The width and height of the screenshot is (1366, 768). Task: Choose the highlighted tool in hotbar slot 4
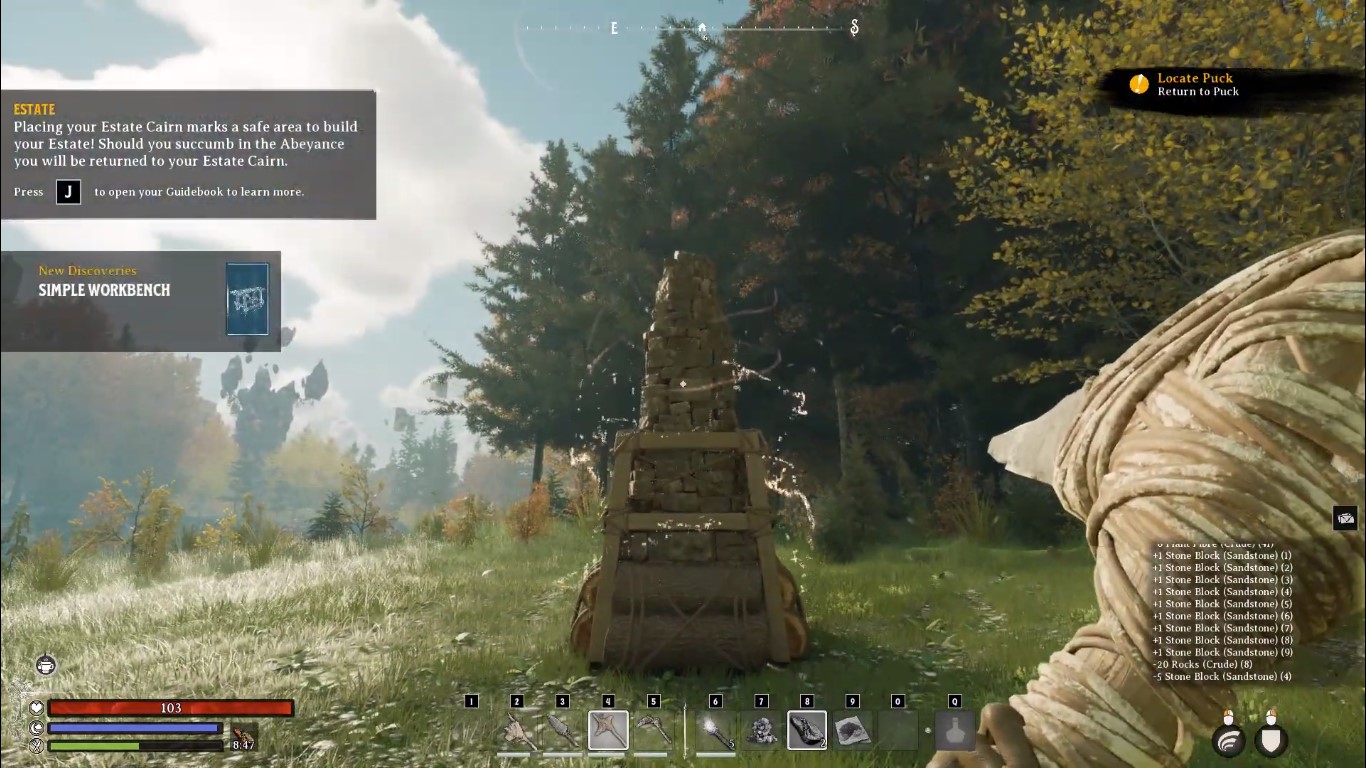click(608, 731)
